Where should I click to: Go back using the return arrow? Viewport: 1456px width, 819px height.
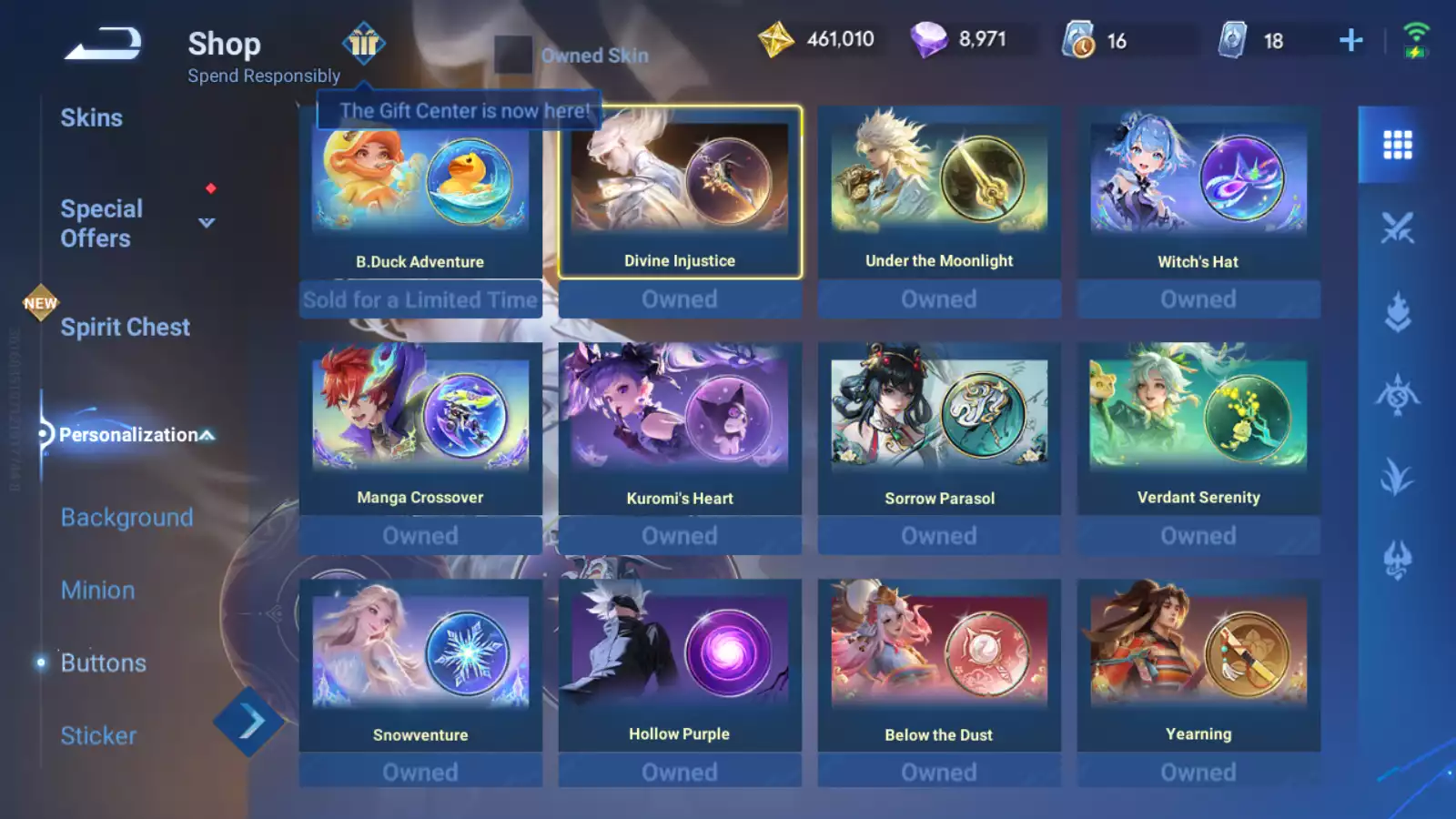tap(103, 44)
